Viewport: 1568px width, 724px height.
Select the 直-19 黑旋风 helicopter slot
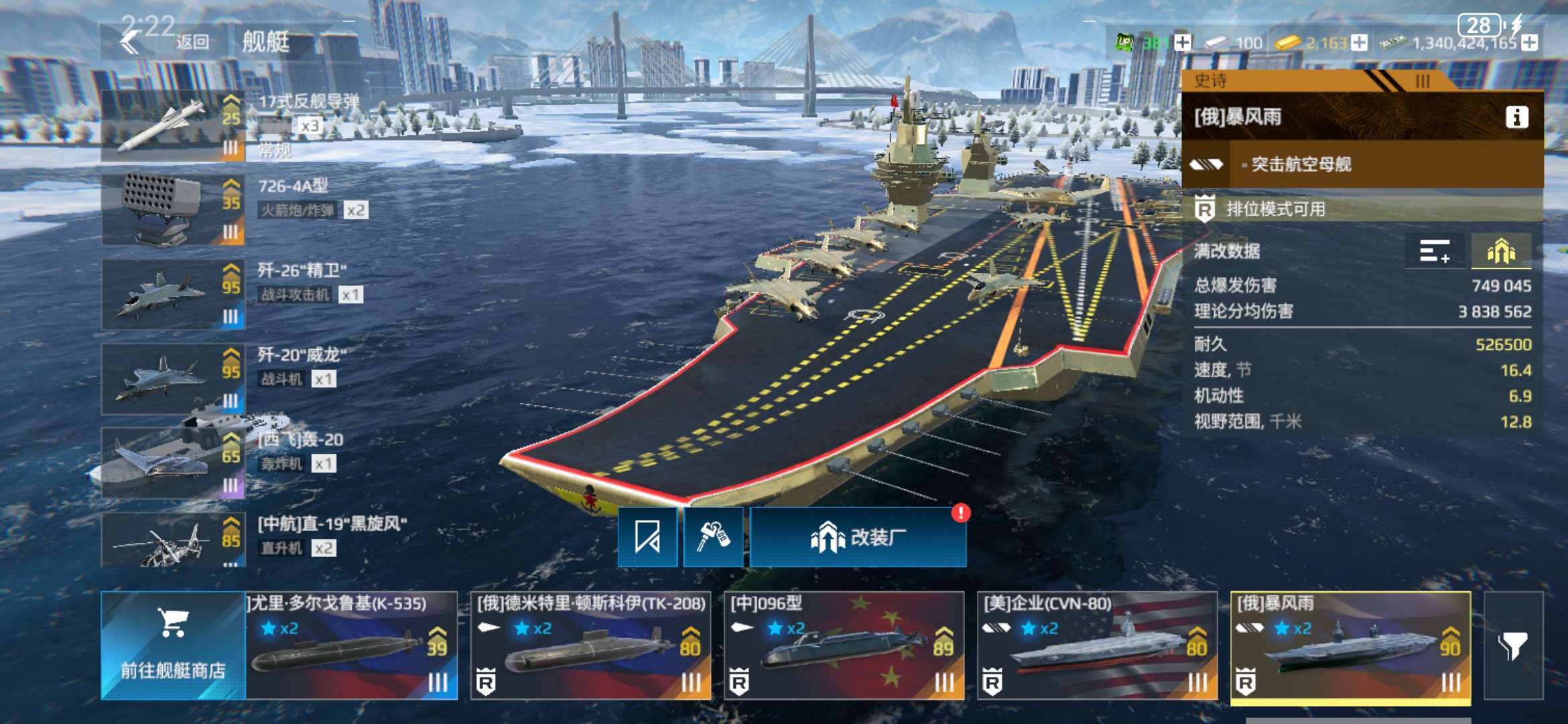tap(173, 541)
